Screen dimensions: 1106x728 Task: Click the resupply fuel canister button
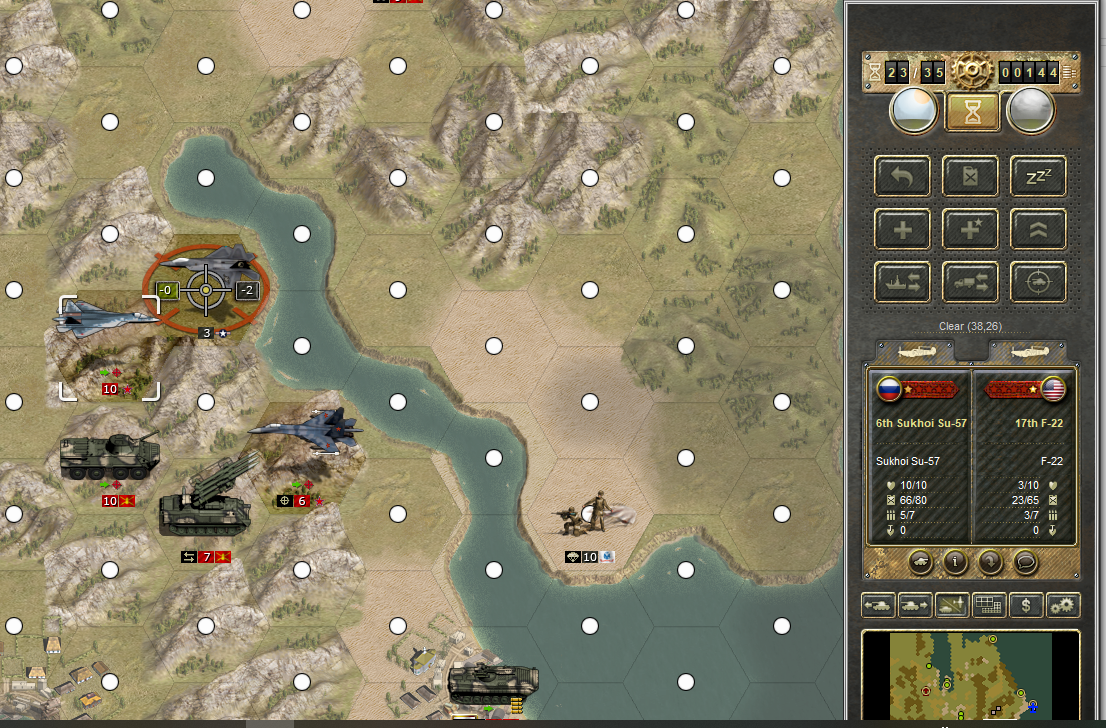pyautogui.click(x=970, y=177)
